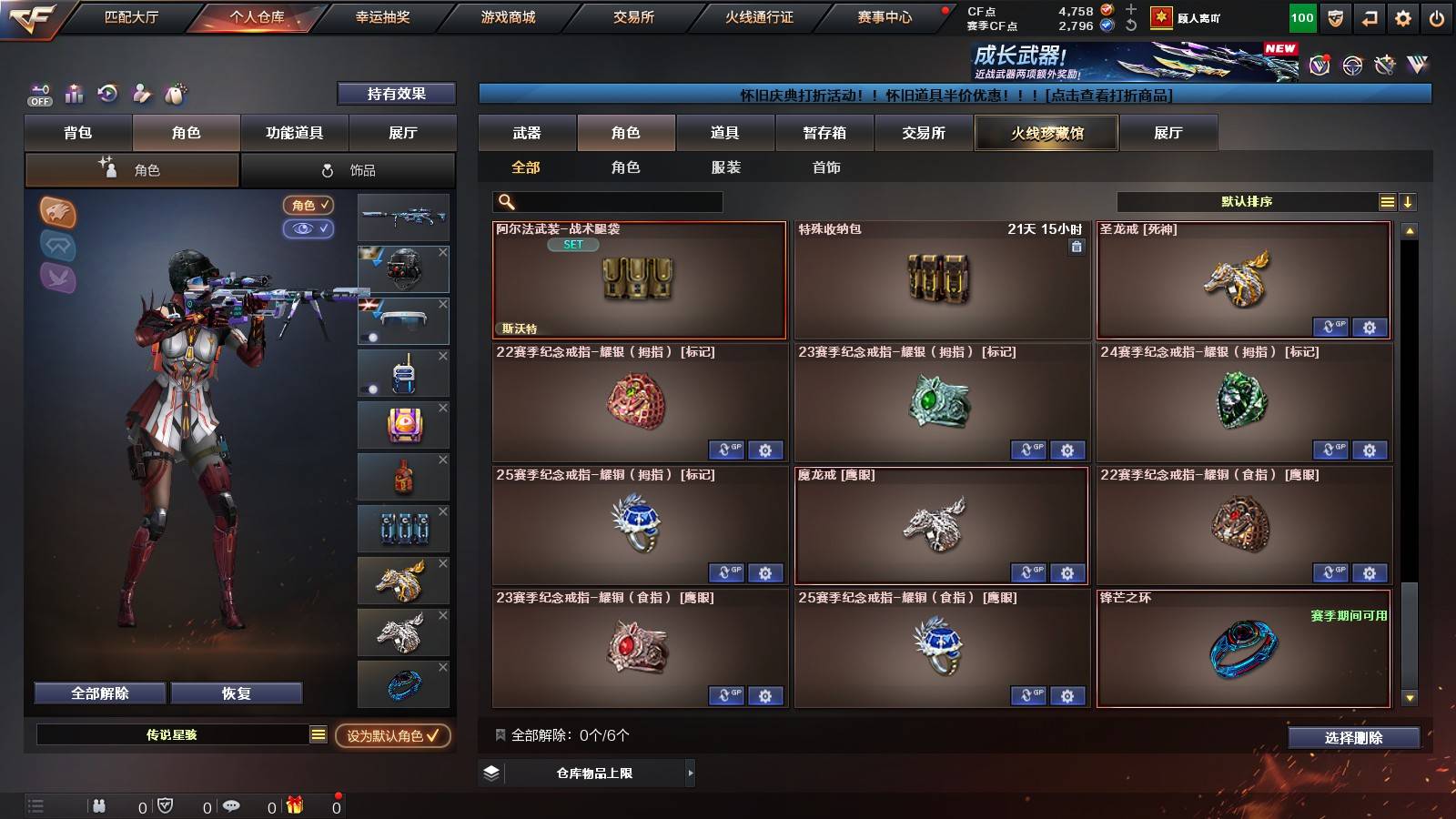Switch to the 火线珍藏馆 tab

coord(1046,133)
